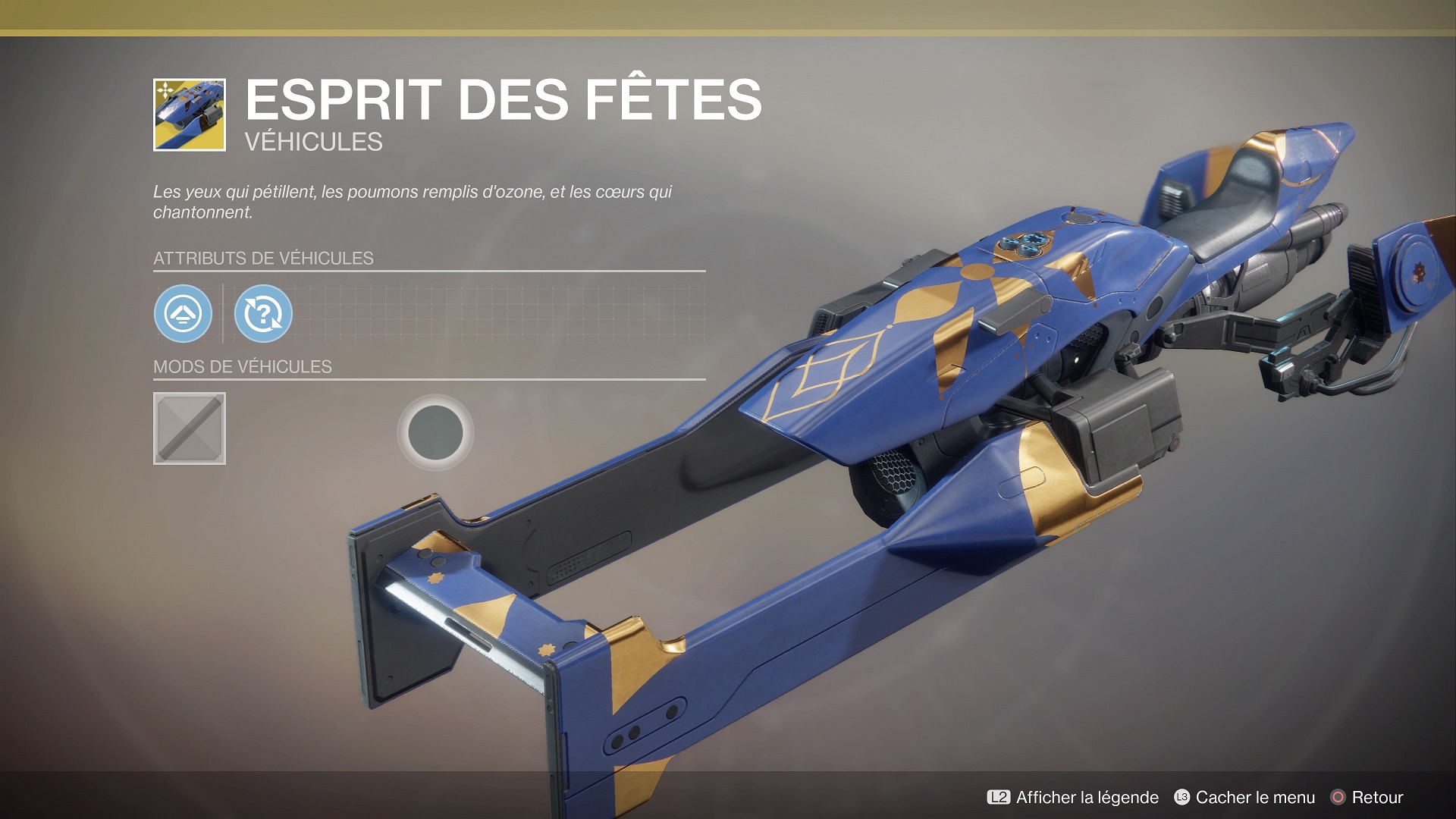Screen dimensions: 1456x819
Task: Open the empty vehicle mod slot
Action: coord(190,428)
